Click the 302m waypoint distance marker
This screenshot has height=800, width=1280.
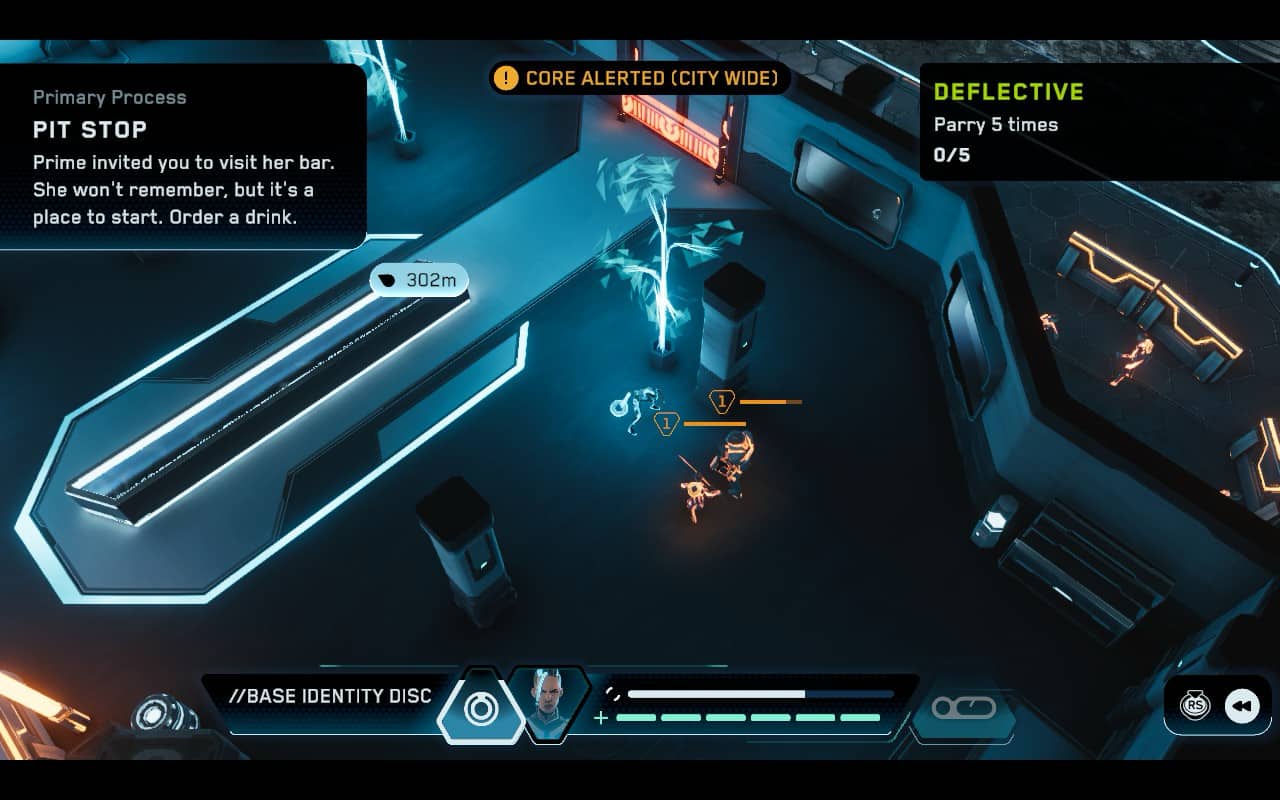(x=419, y=281)
